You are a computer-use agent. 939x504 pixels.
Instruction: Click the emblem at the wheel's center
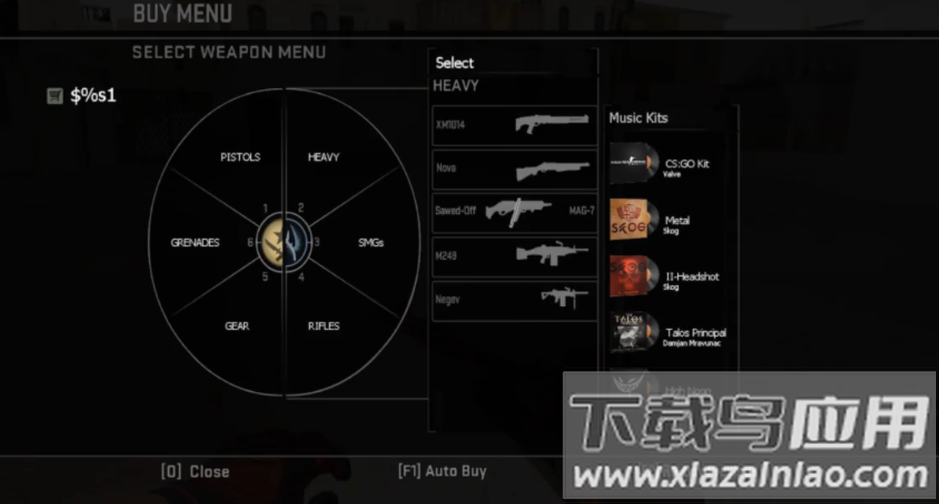pyautogui.click(x=285, y=241)
